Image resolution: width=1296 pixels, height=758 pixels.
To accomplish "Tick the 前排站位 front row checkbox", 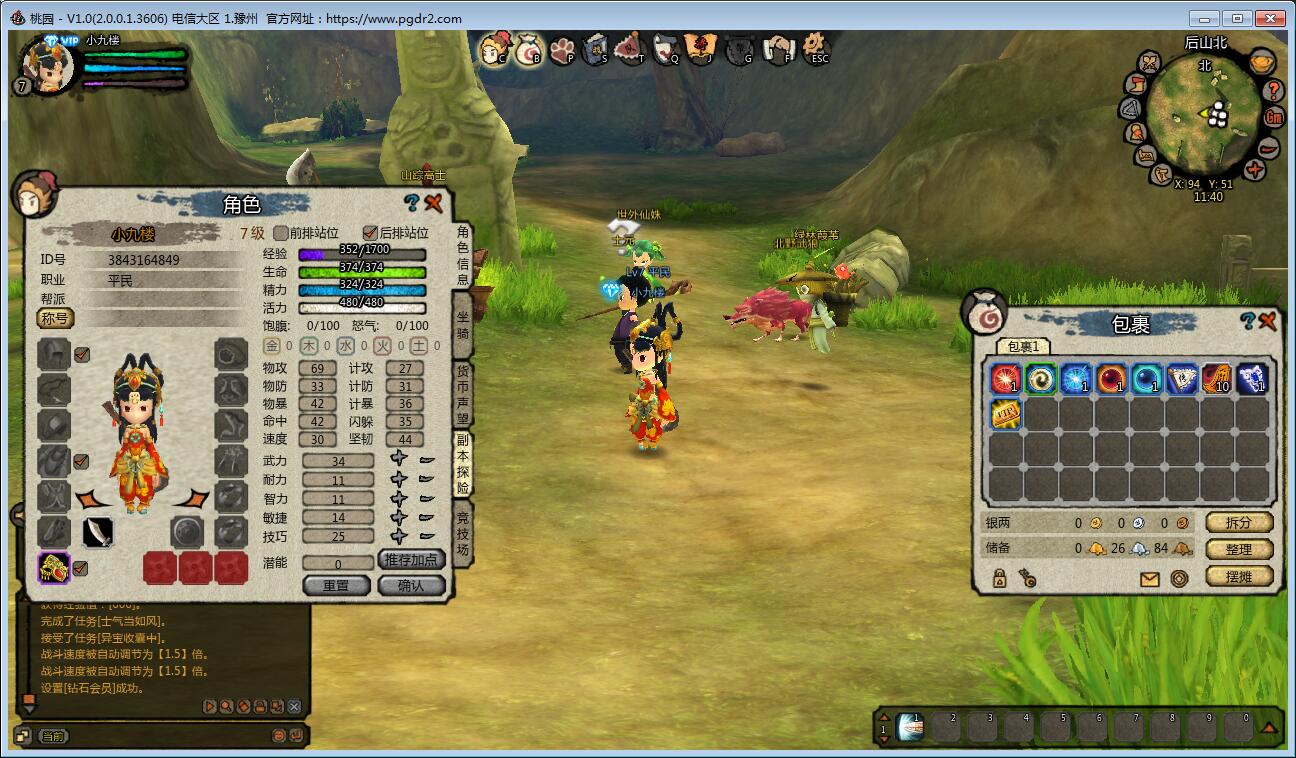I will point(281,233).
